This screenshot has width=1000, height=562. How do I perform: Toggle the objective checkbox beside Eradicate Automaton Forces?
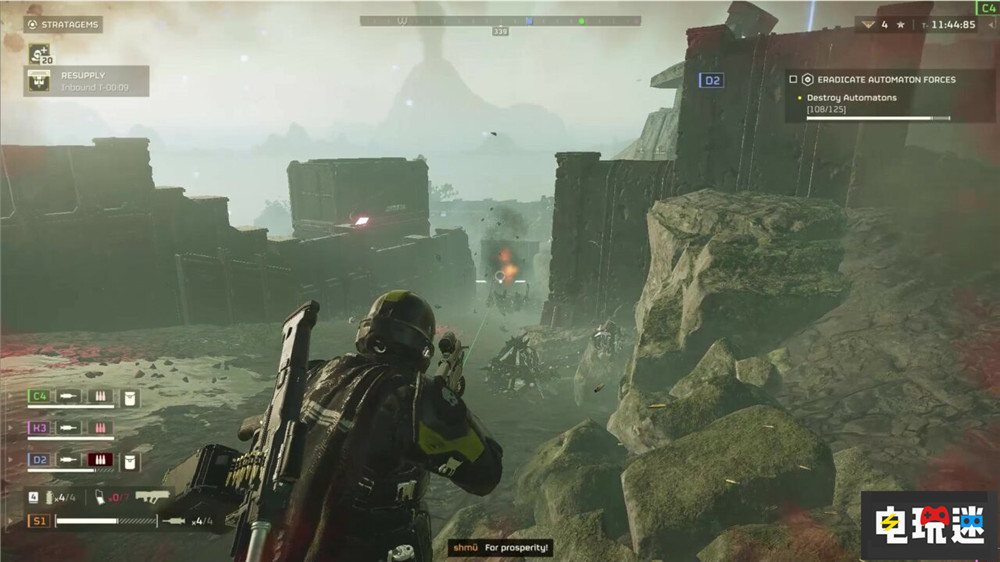click(x=793, y=79)
